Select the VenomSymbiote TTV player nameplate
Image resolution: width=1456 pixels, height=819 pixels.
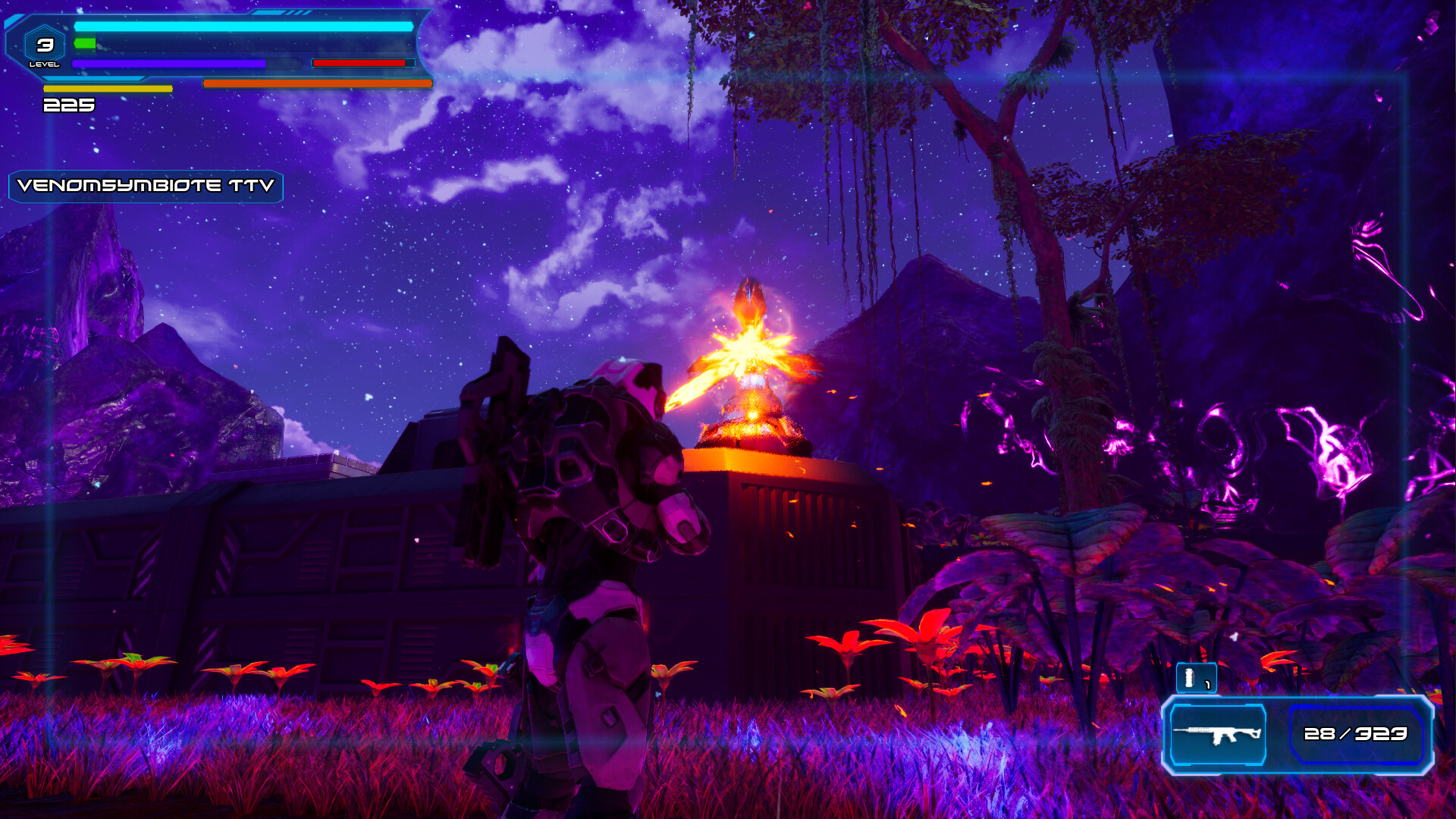[x=146, y=186]
